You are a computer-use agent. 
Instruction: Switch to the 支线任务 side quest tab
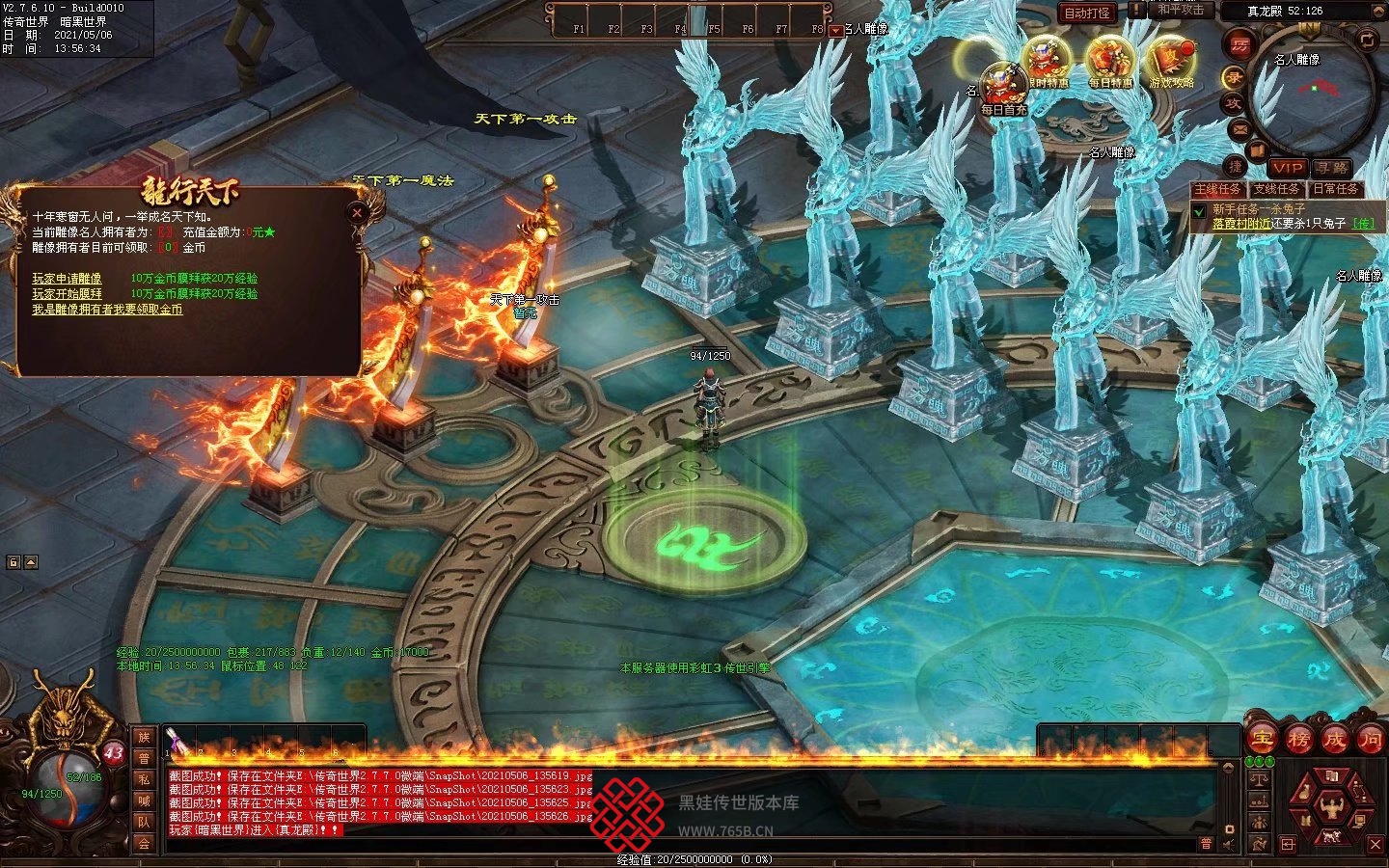(1276, 189)
